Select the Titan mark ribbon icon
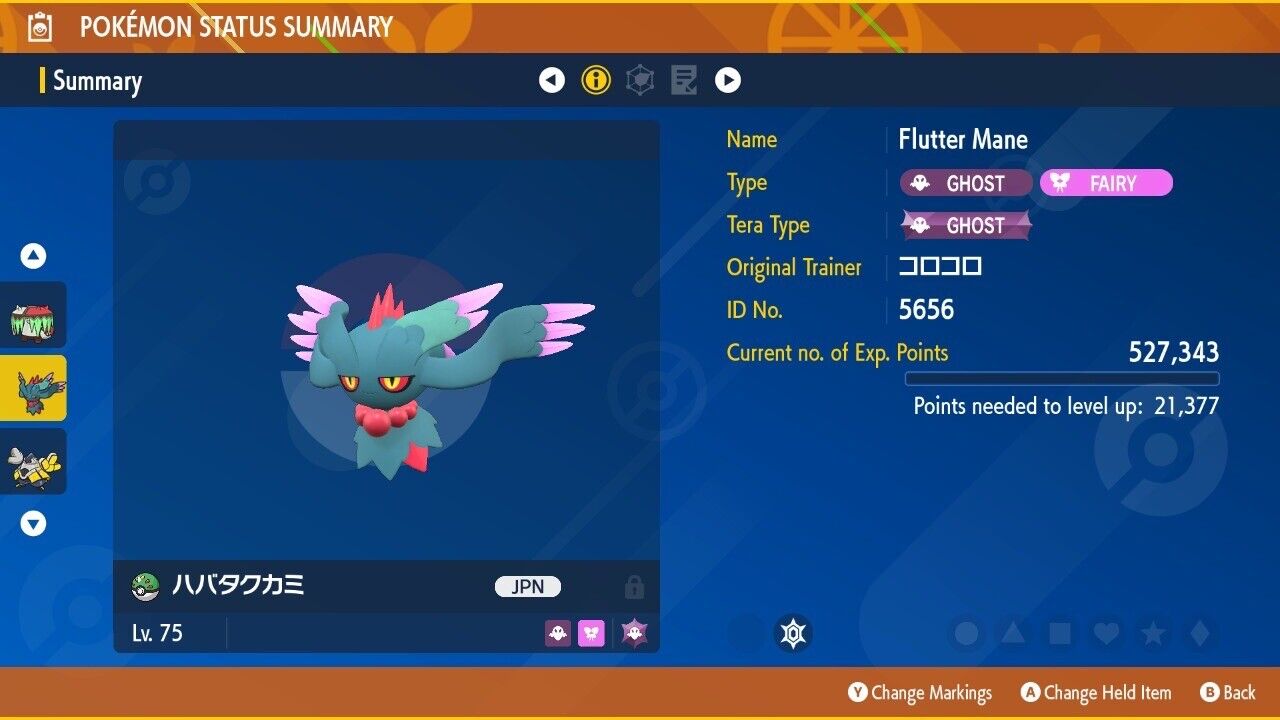This screenshot has width=1280, height=720. (x=794, y=633)
